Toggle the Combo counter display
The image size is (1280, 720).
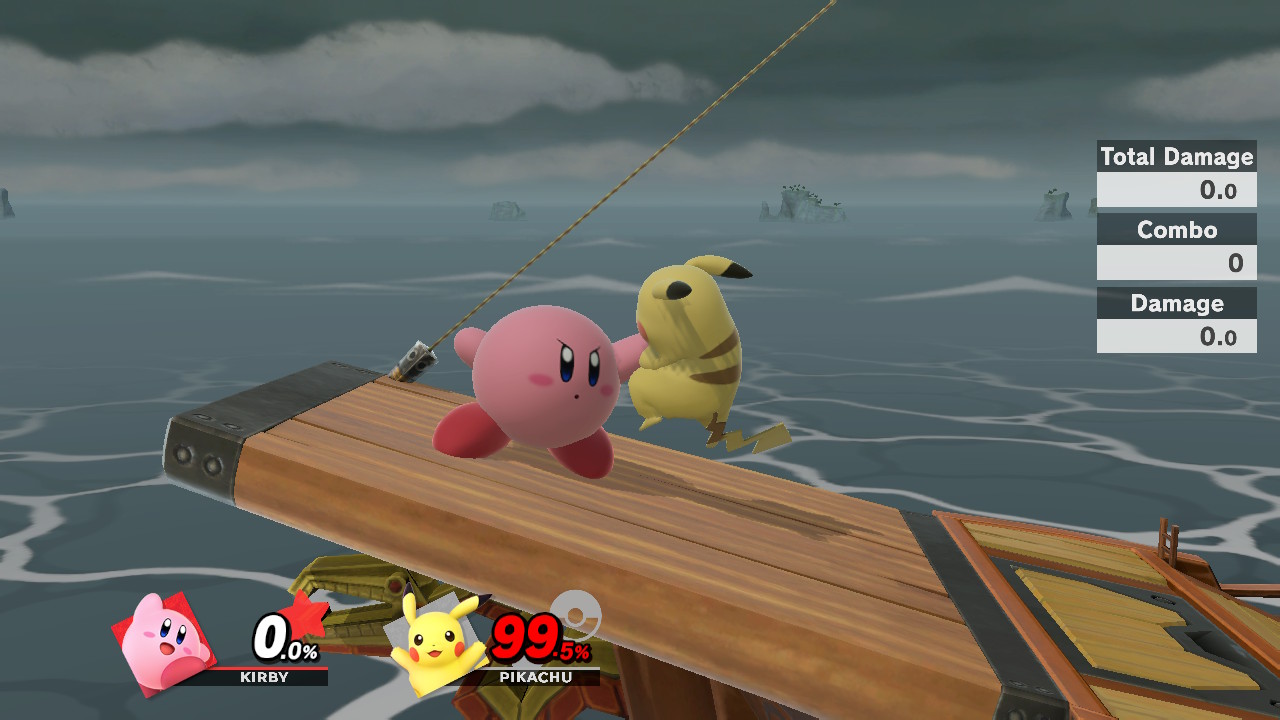tap(1176, 230)
